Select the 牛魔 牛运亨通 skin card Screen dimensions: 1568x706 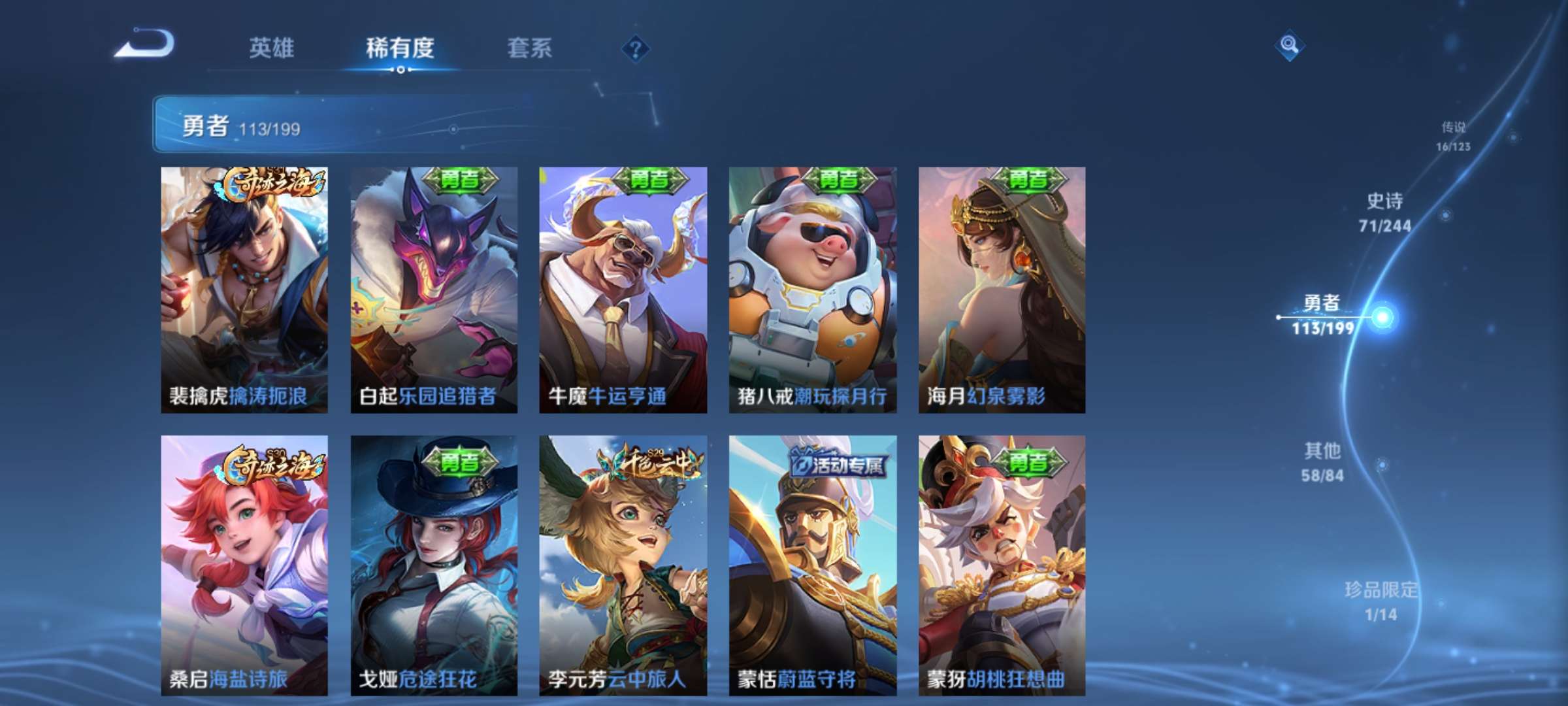(x=623, y=290)
